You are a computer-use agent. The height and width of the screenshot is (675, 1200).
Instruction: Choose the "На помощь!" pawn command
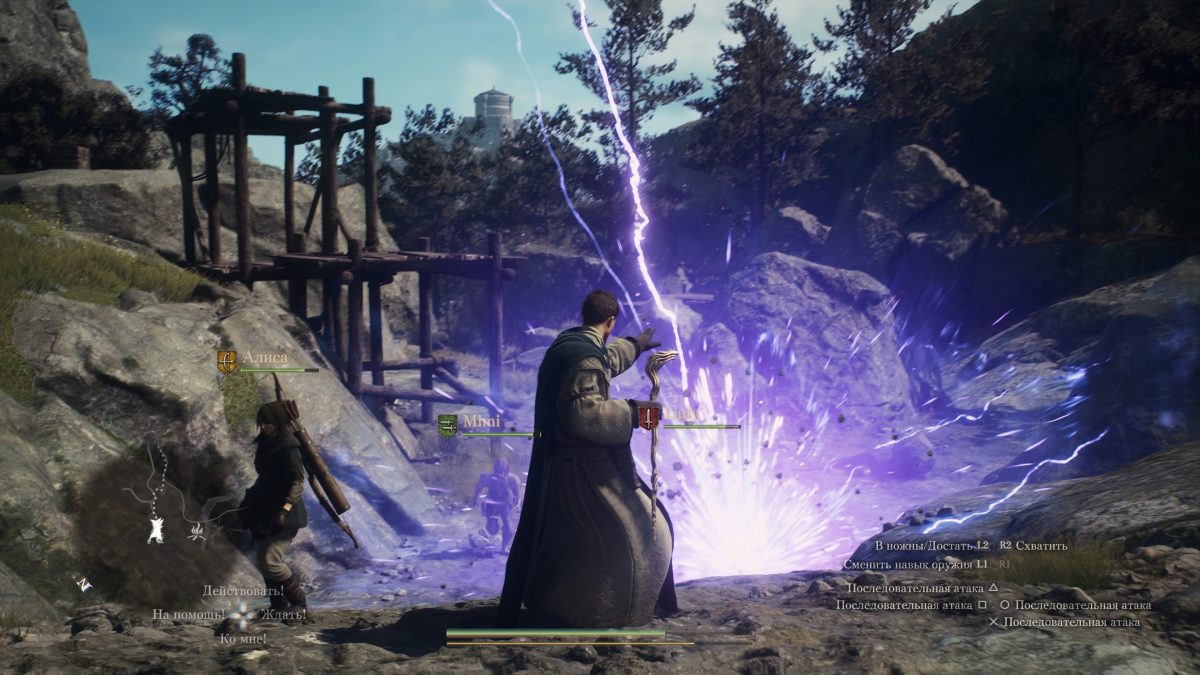pos(188,614)
